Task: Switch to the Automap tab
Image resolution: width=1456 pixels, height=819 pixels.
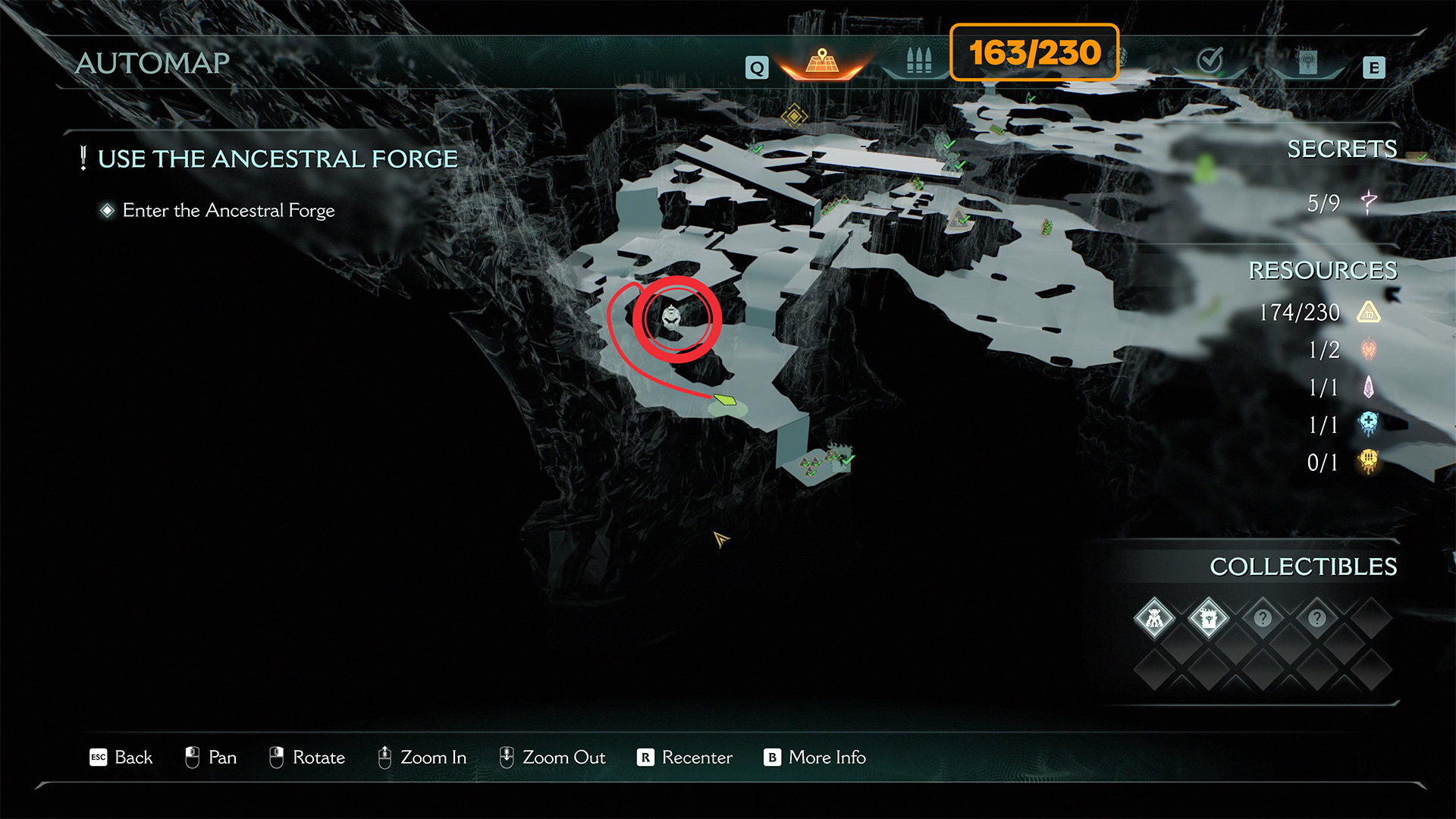Action: (822, 62)
